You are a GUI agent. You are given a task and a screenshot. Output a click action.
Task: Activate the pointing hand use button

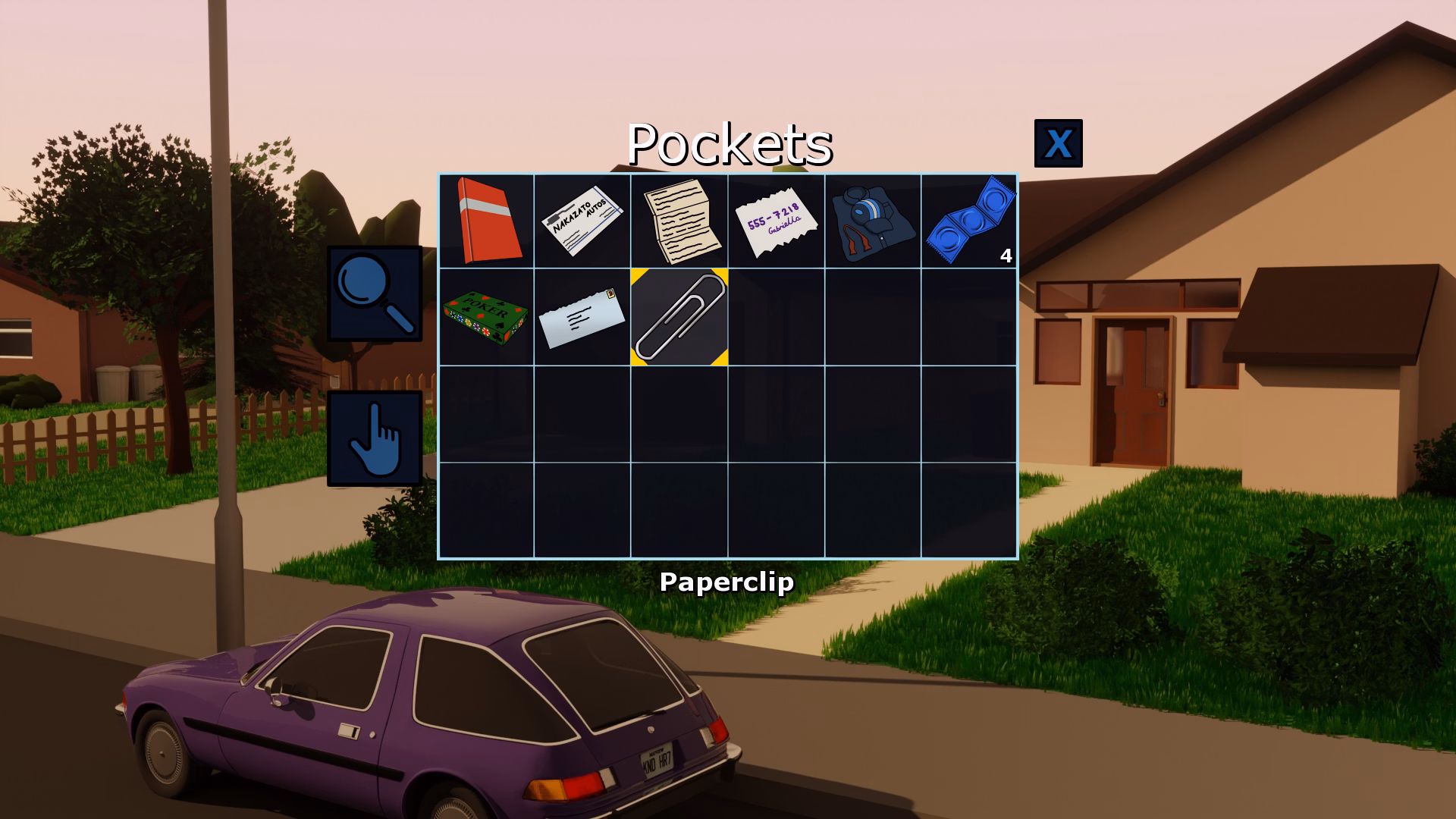click(375, 438)
